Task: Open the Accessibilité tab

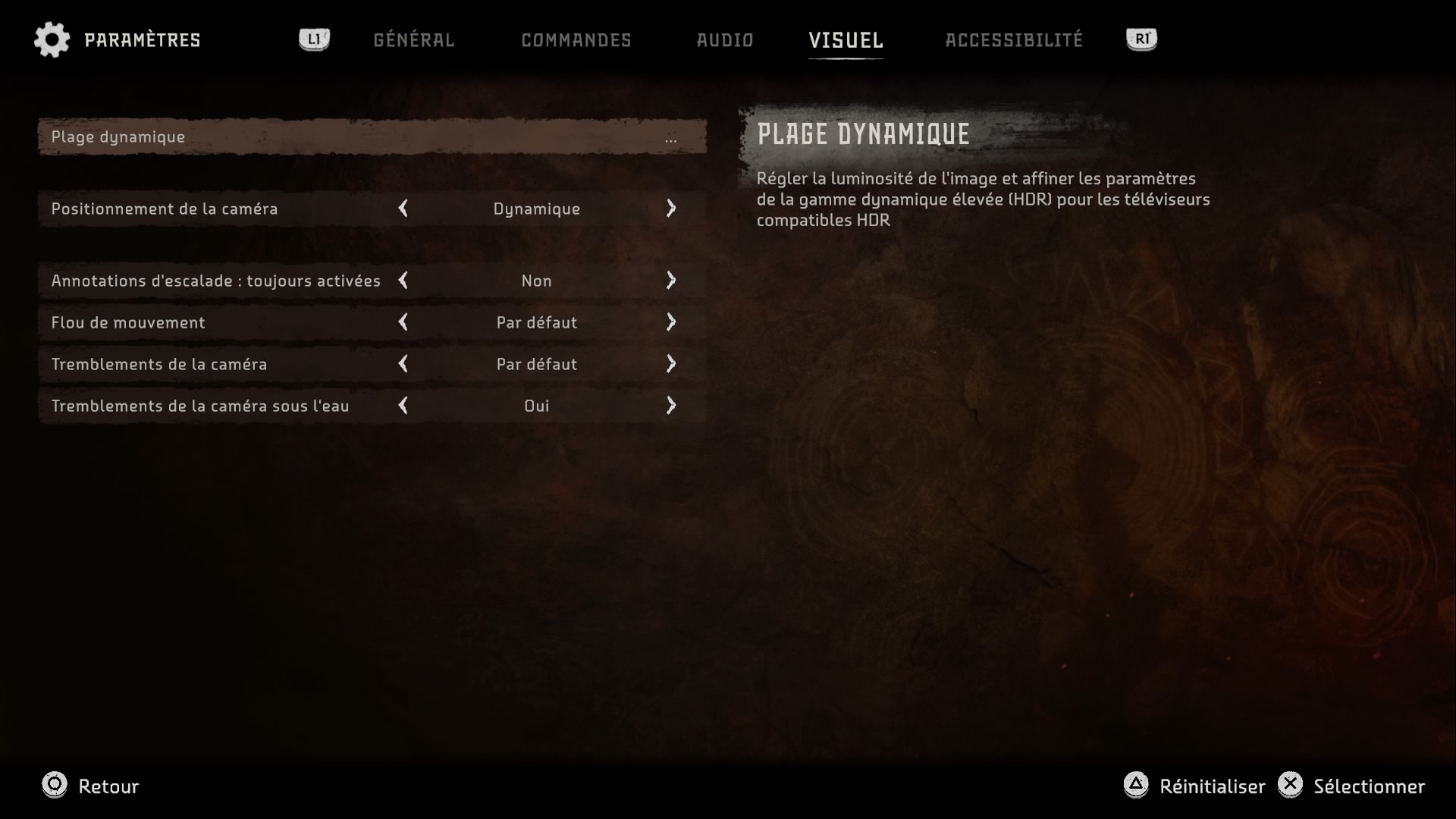Action: coord(1013,40)
